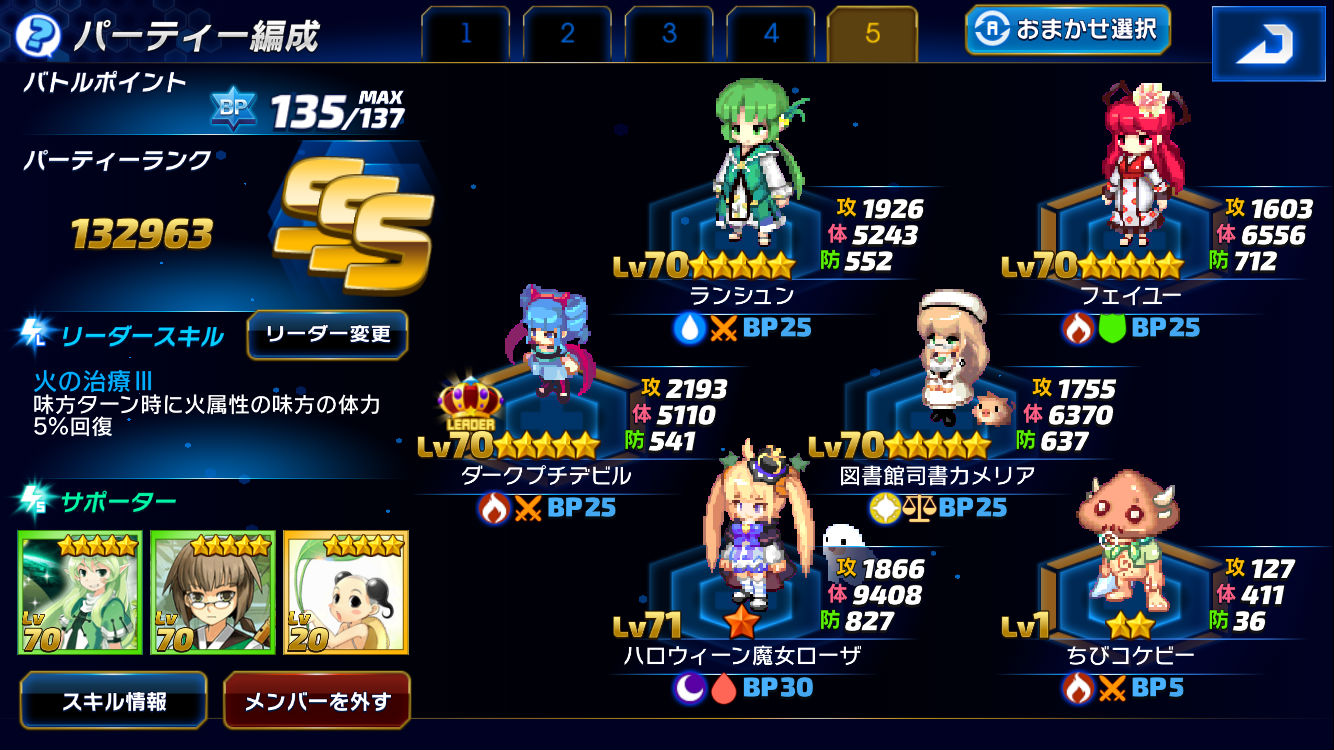The height and width of the screenshot is (750, 1334).
Task: Open スキル情報 skill info
Action: (114, 701)
